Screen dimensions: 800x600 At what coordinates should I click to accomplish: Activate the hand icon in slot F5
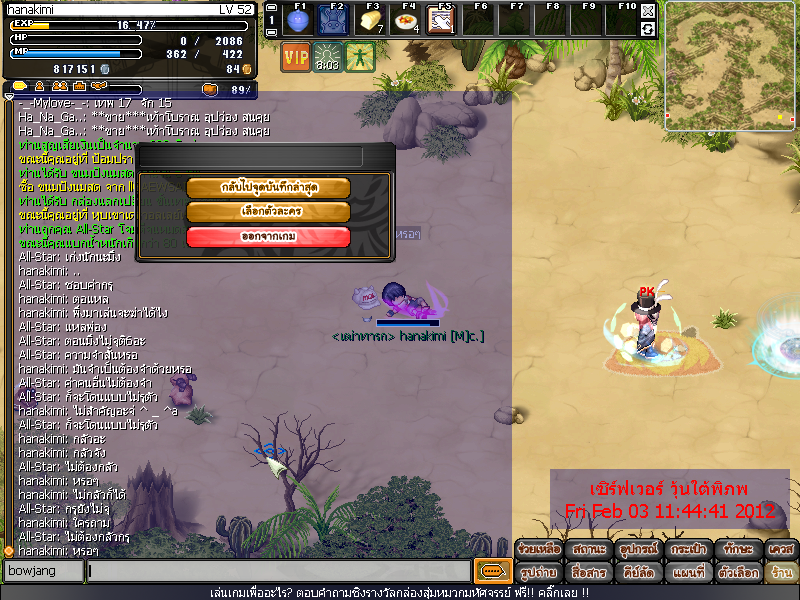pos(440,20)
